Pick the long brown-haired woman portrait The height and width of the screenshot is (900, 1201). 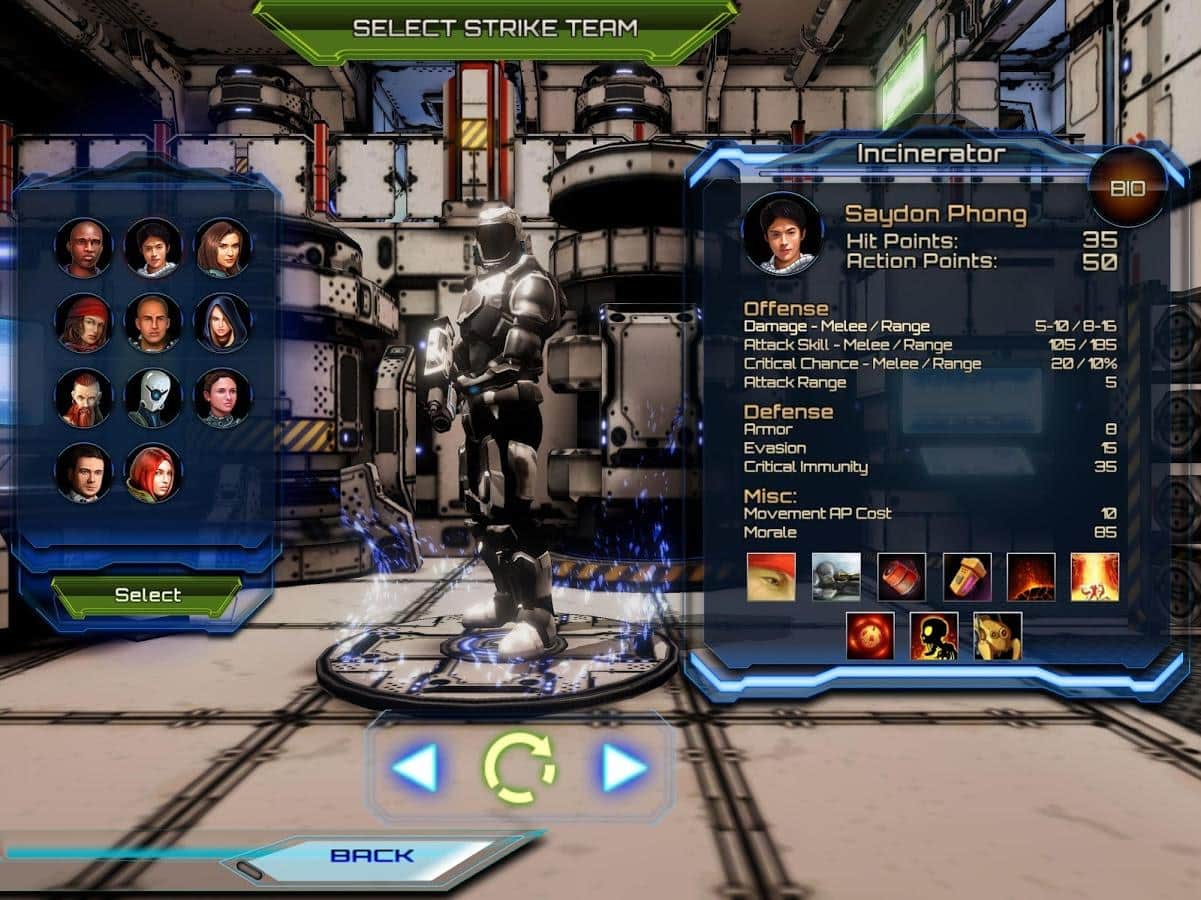(x=222, y=247)
